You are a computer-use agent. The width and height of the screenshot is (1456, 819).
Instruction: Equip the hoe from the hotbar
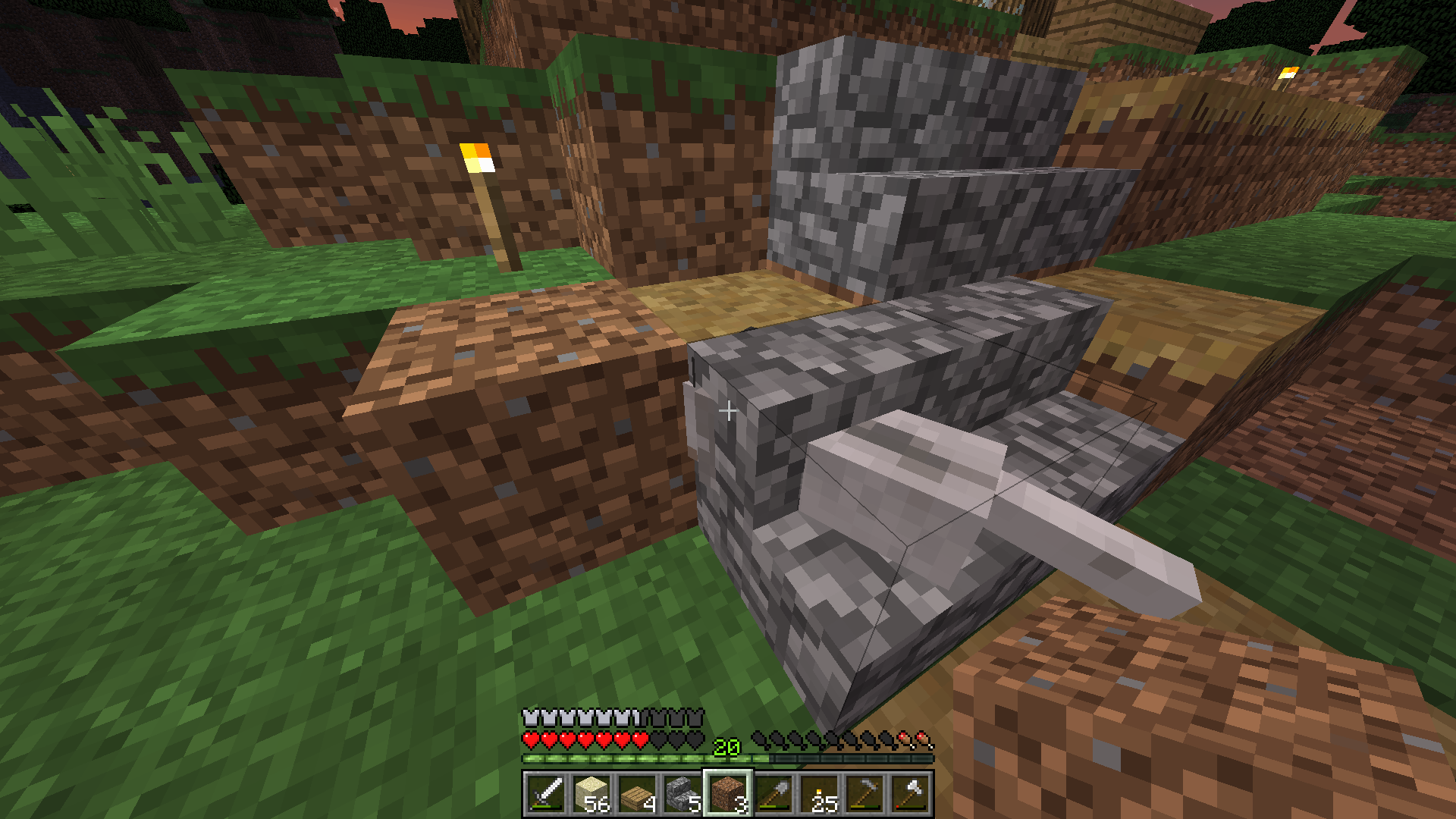pyautogui.click(x=864, y=794)
